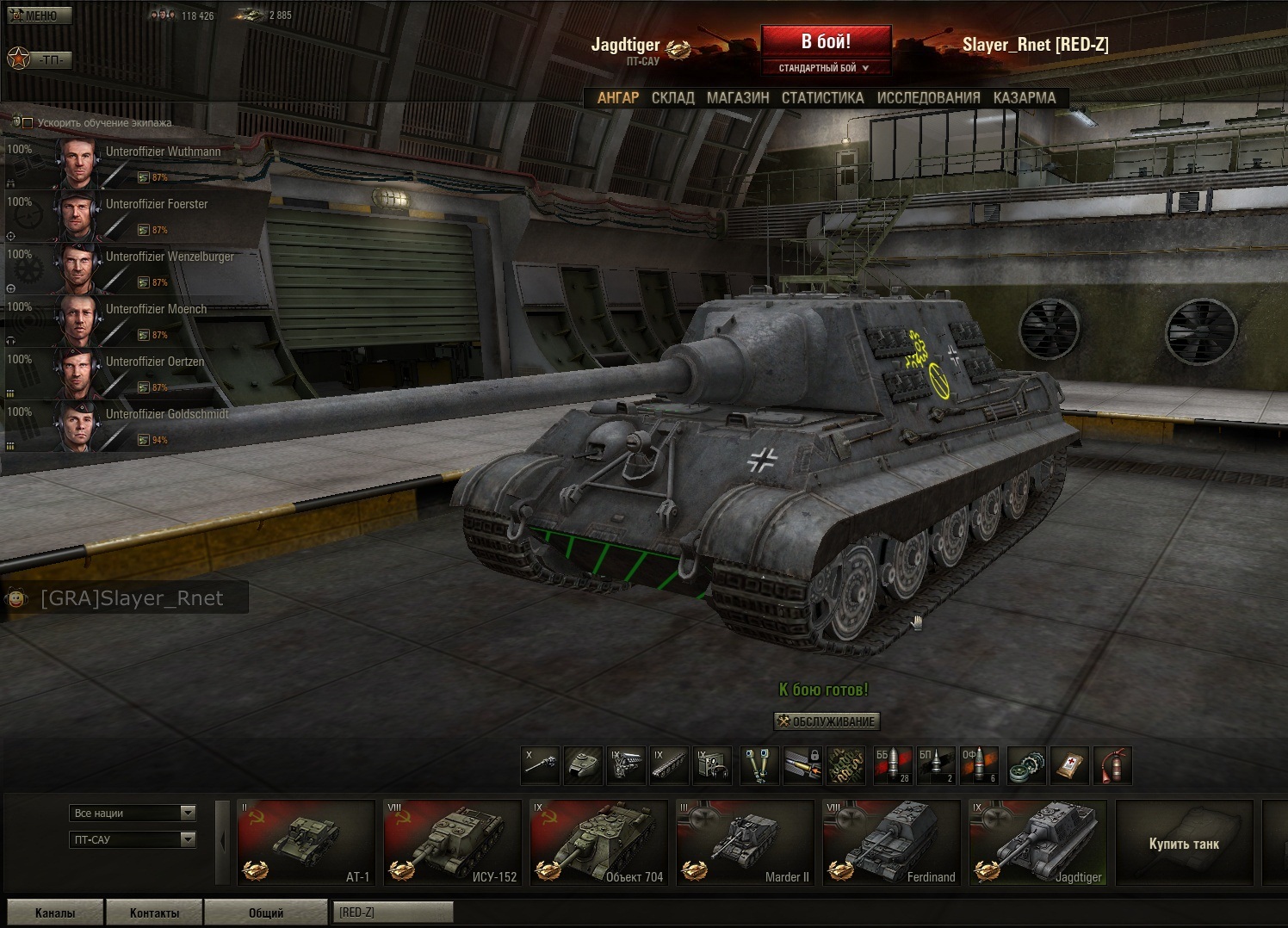Choose the Ferdinand tank thumbnail
This screenshot has height=928, width=1288.
[891, 843]
